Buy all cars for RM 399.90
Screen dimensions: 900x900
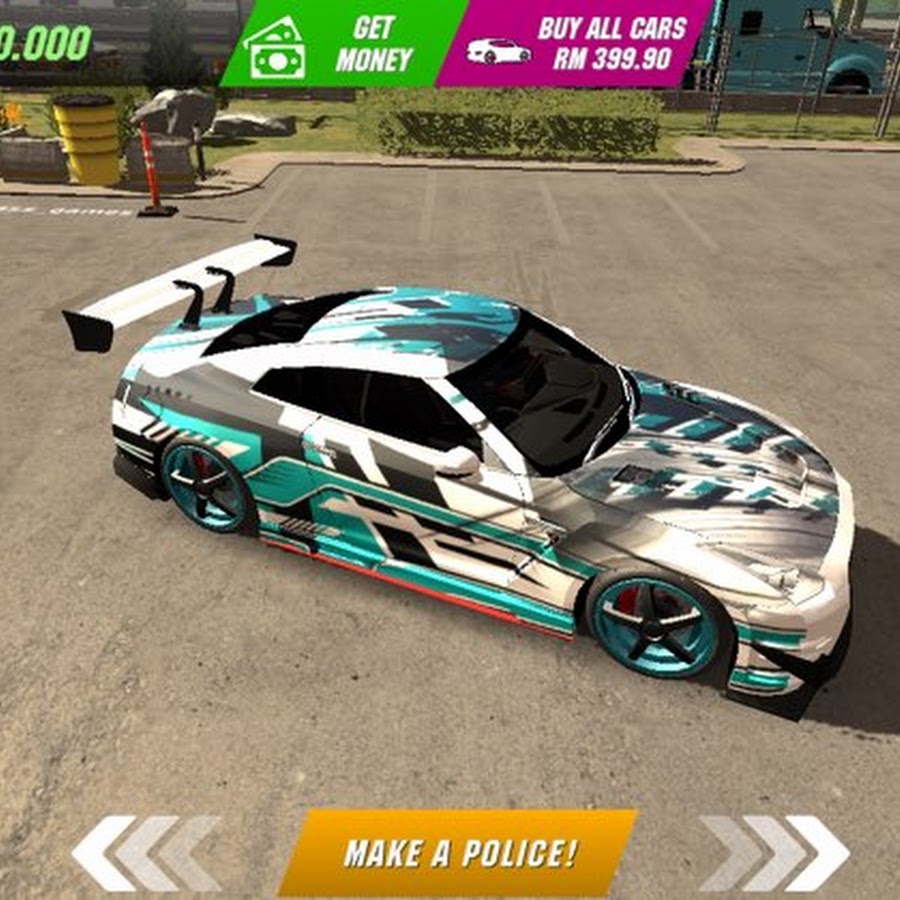(x=577, y=43)
